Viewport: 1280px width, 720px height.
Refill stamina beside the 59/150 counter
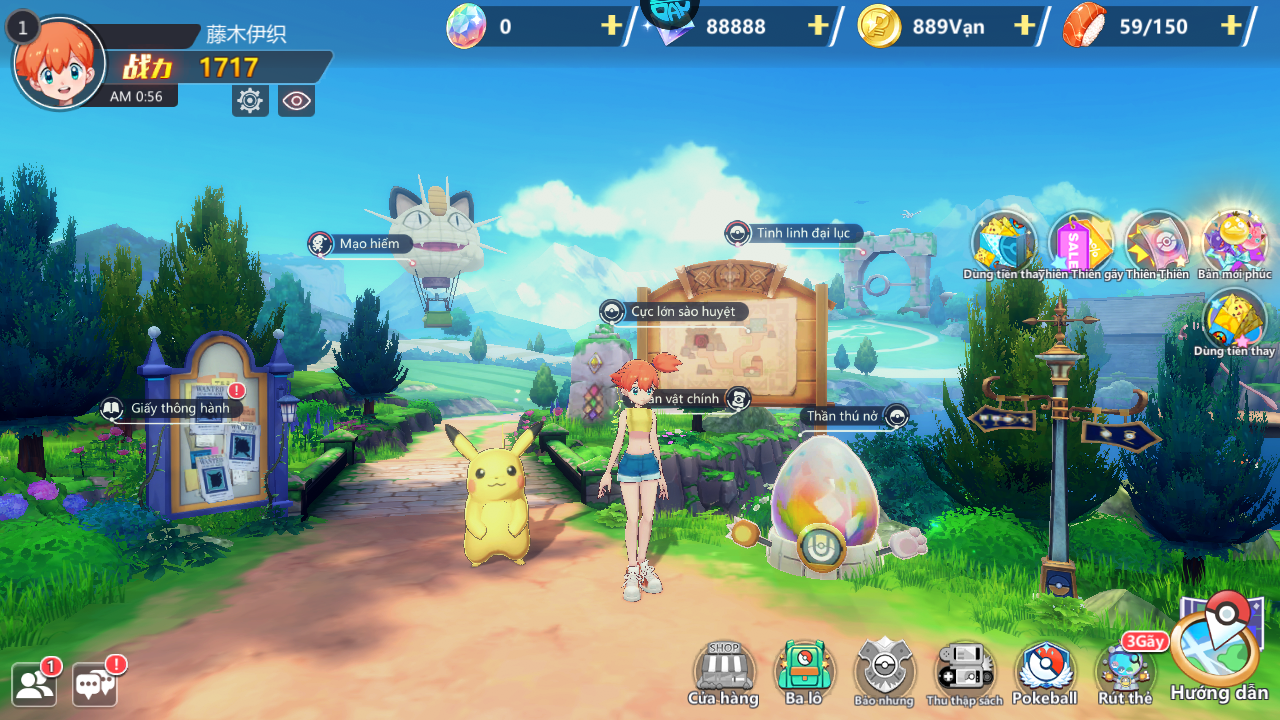(1231, 26)
